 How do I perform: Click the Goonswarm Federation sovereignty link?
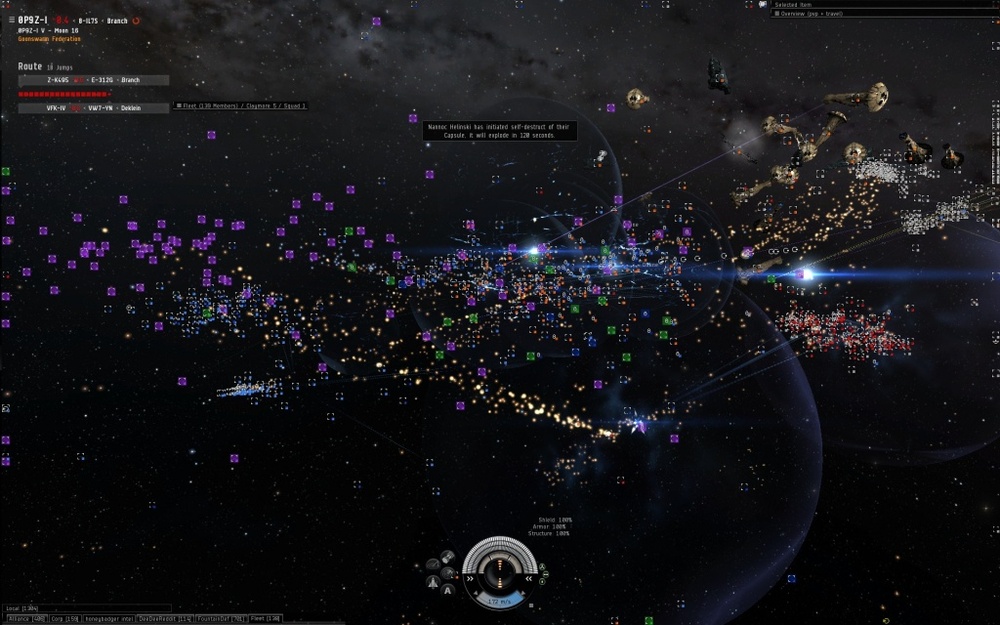point(50,39)
